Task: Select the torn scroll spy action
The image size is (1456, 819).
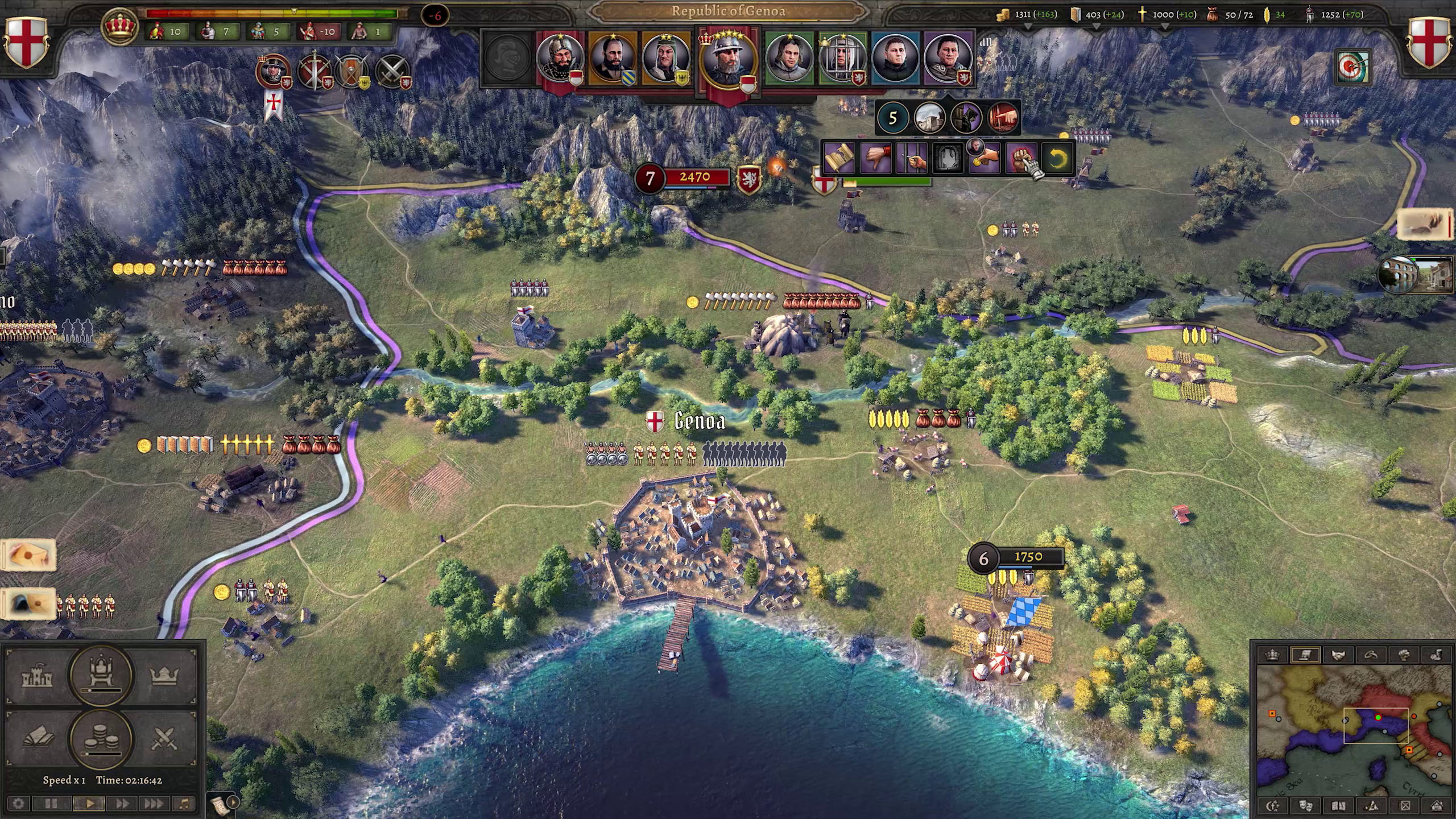Action: 839,159
